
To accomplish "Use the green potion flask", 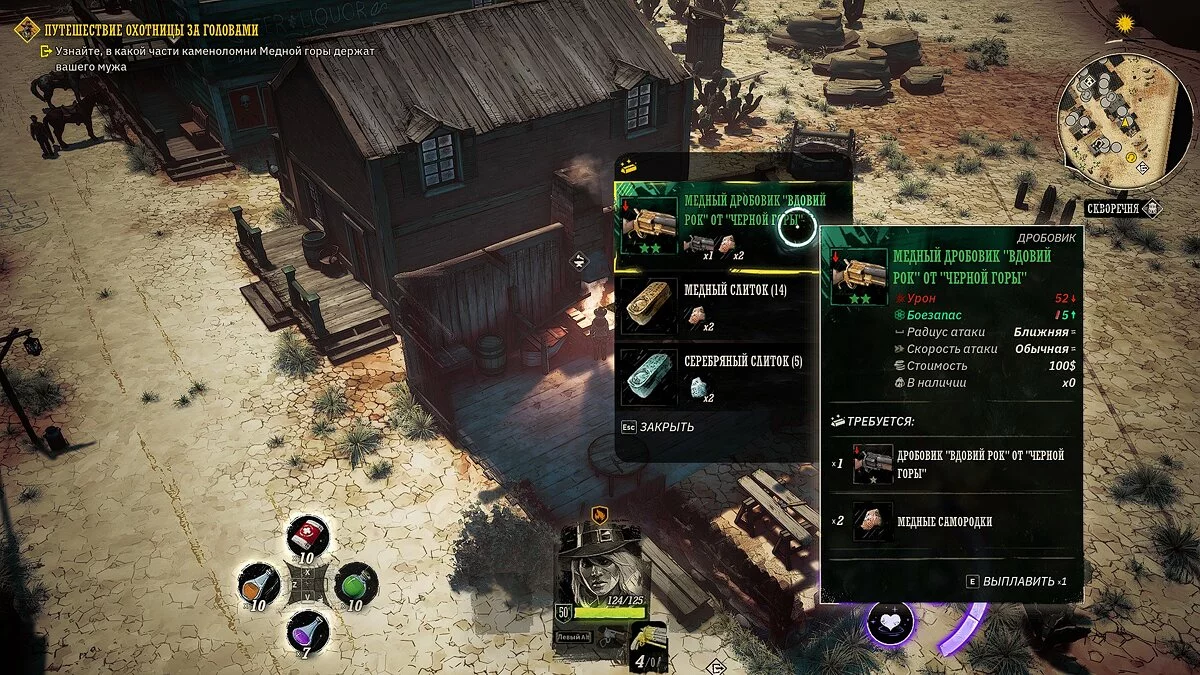I will click(x=354, y=584).
